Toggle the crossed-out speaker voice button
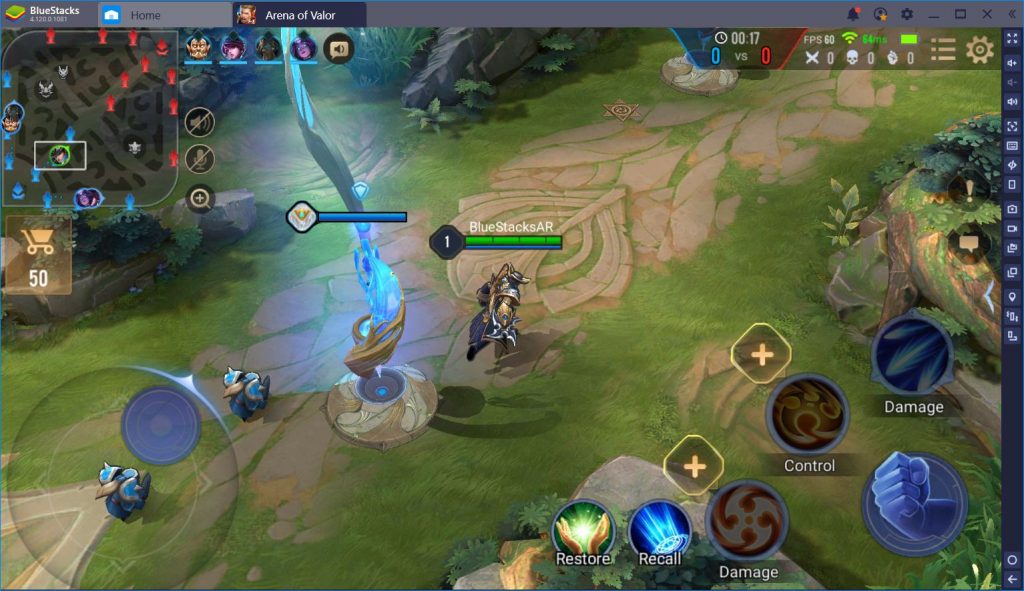1024x591 pixels. point(200,122)
